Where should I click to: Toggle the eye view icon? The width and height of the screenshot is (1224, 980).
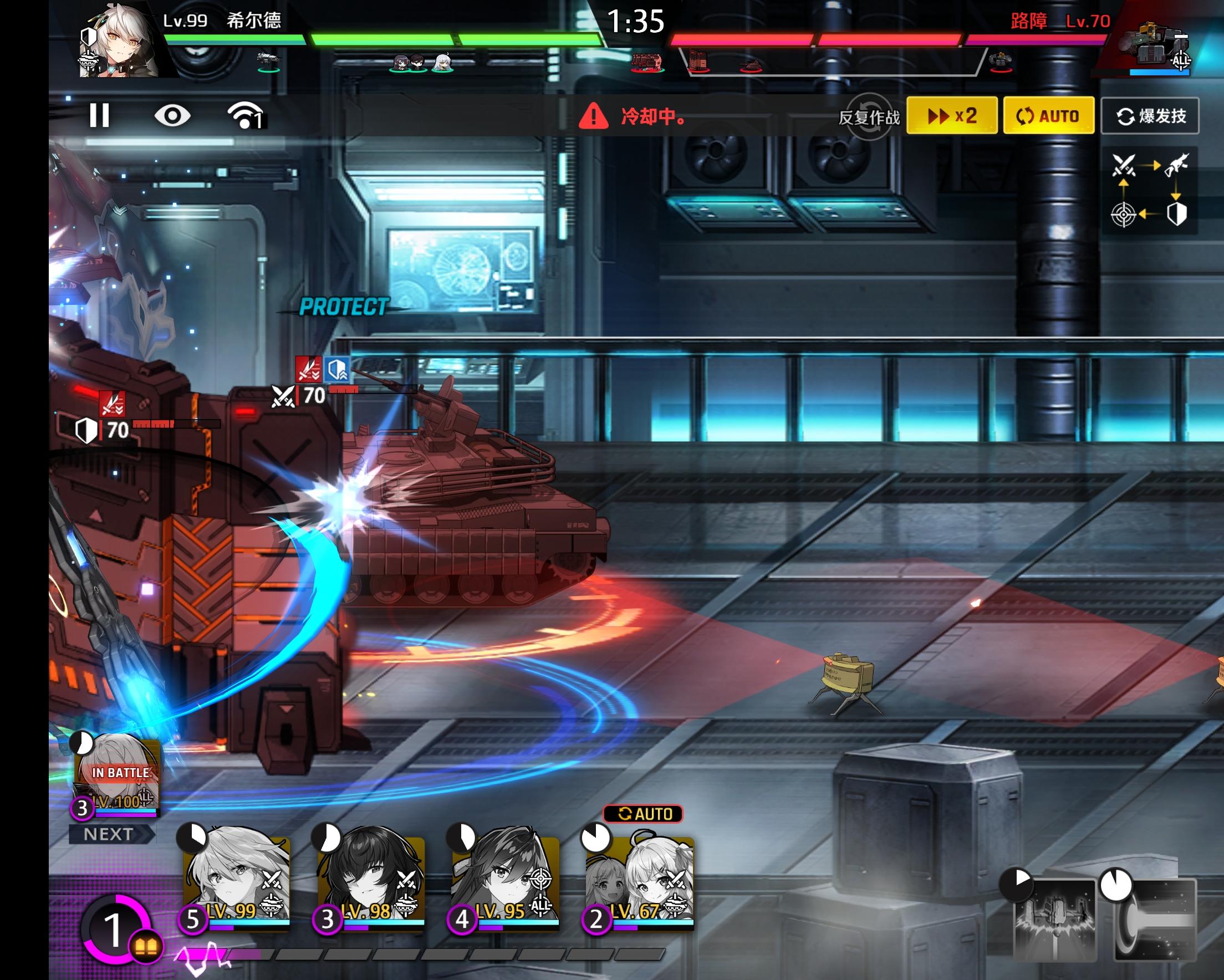[x=172, y=116]
